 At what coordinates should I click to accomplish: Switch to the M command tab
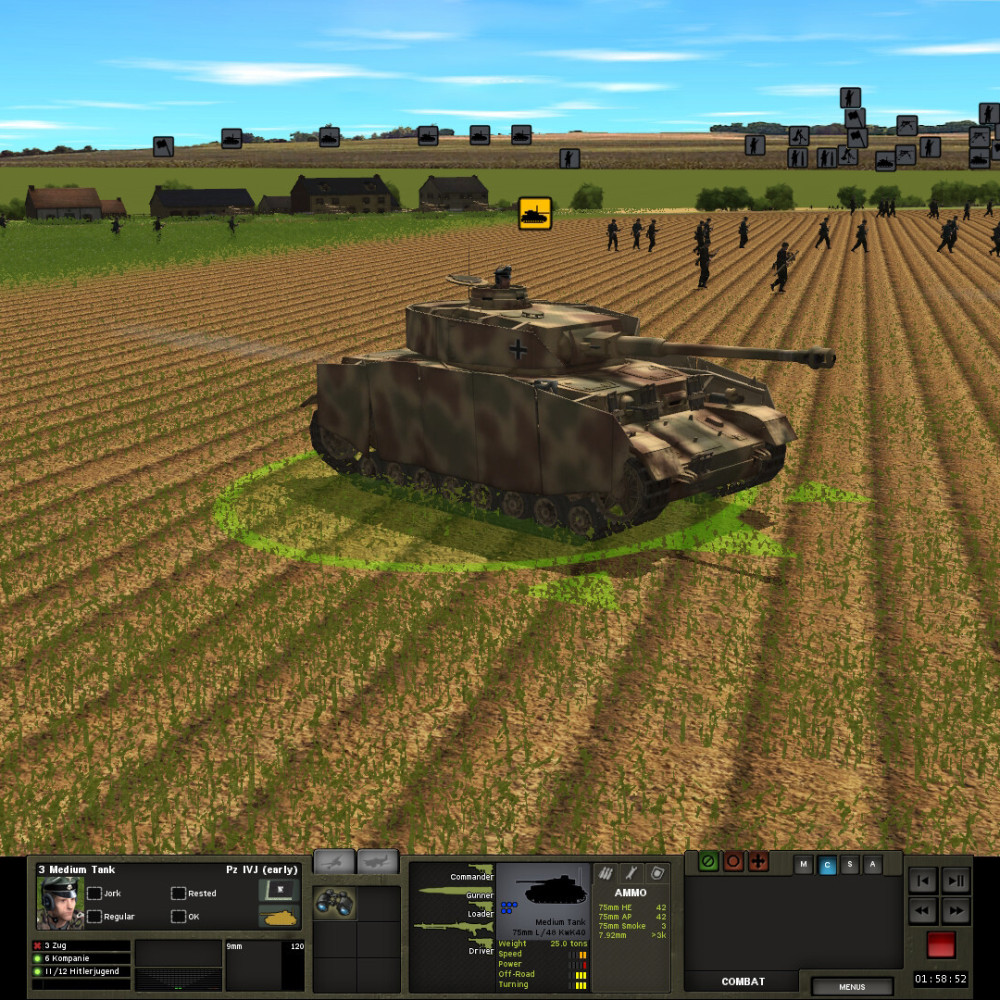[803, 865]
